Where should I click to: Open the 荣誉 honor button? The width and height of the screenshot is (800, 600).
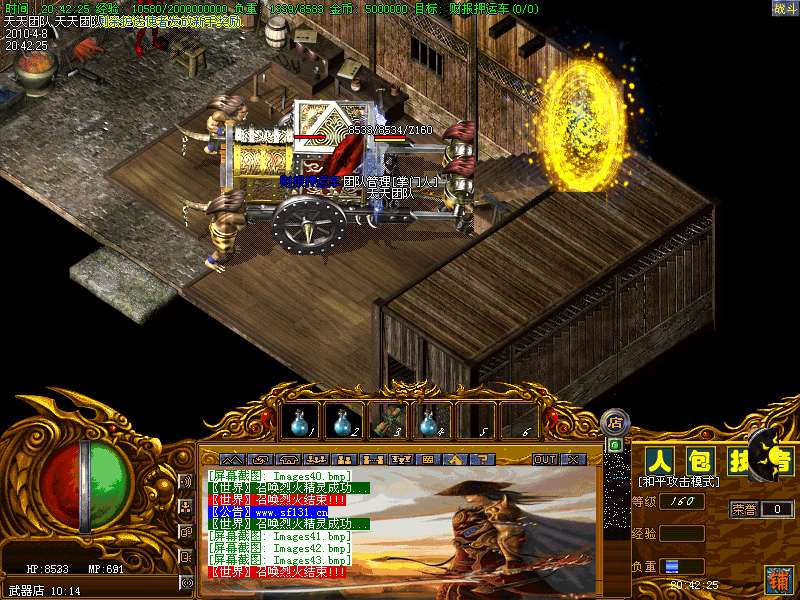click(743, 509)
